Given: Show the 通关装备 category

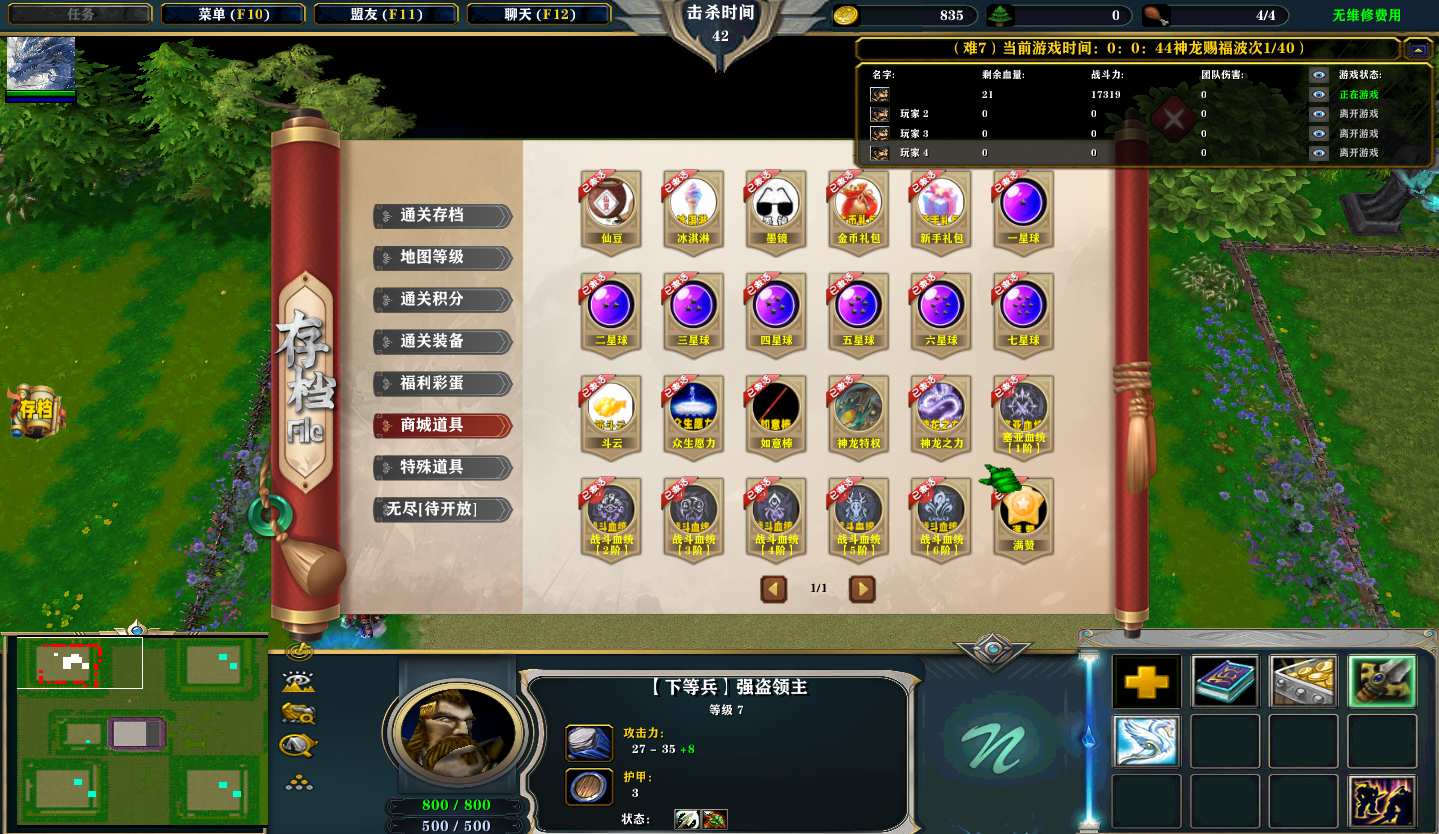Looking at the screenshot, I should point(442,342).
